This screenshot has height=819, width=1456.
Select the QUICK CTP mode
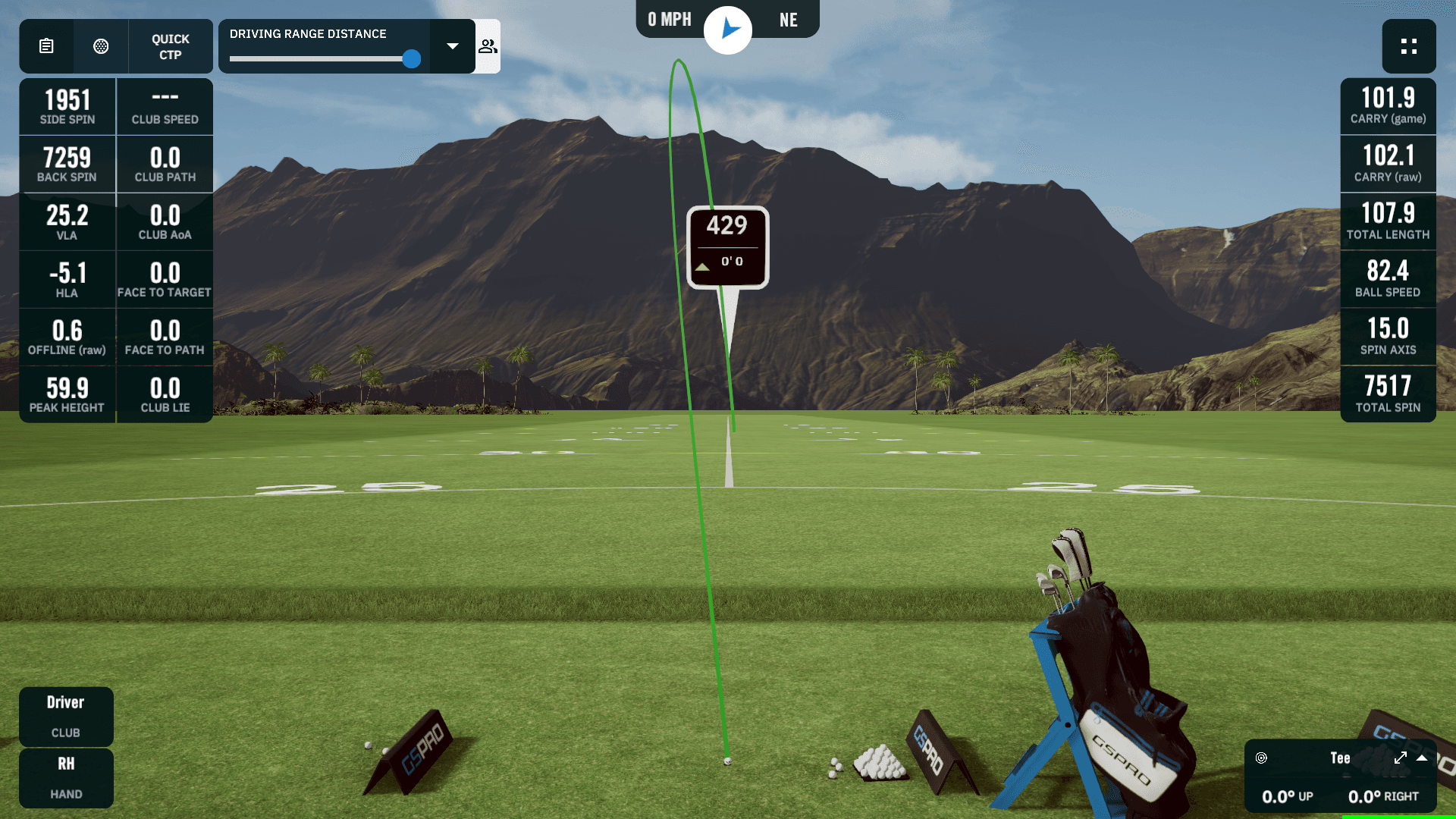[170, 46]
